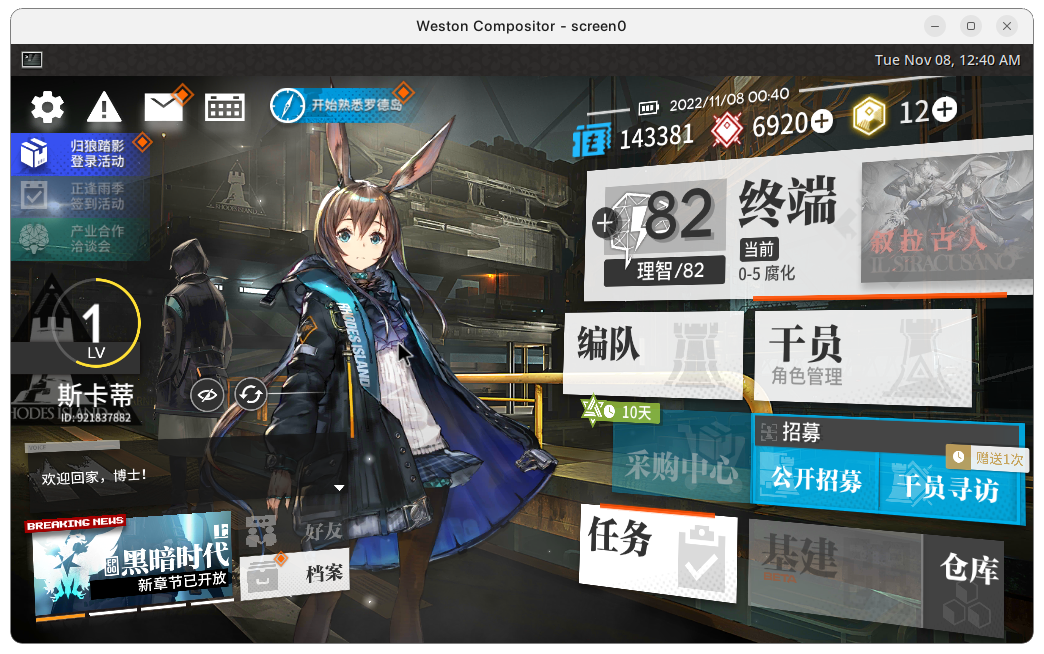The image size is (1044, 654).
Task: Open the 正逢雨季 签到活动 entry
Action: [x=80, y=196]
